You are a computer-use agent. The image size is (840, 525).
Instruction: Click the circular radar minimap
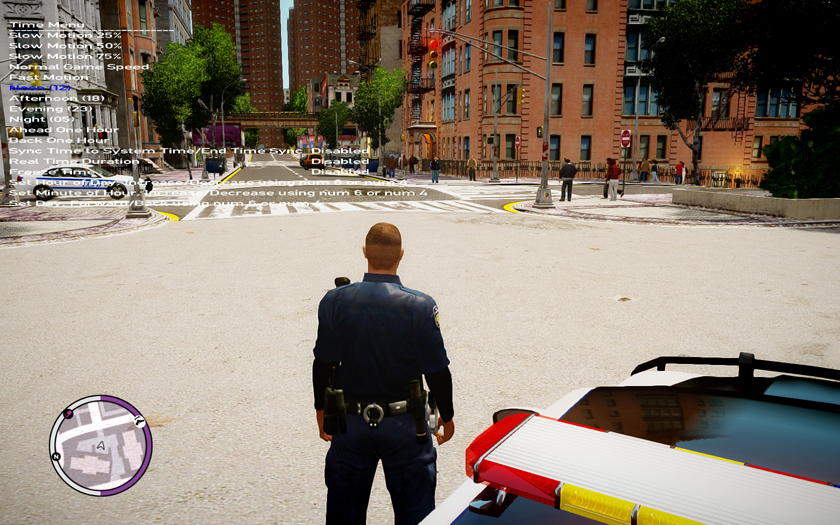point(100,445)
